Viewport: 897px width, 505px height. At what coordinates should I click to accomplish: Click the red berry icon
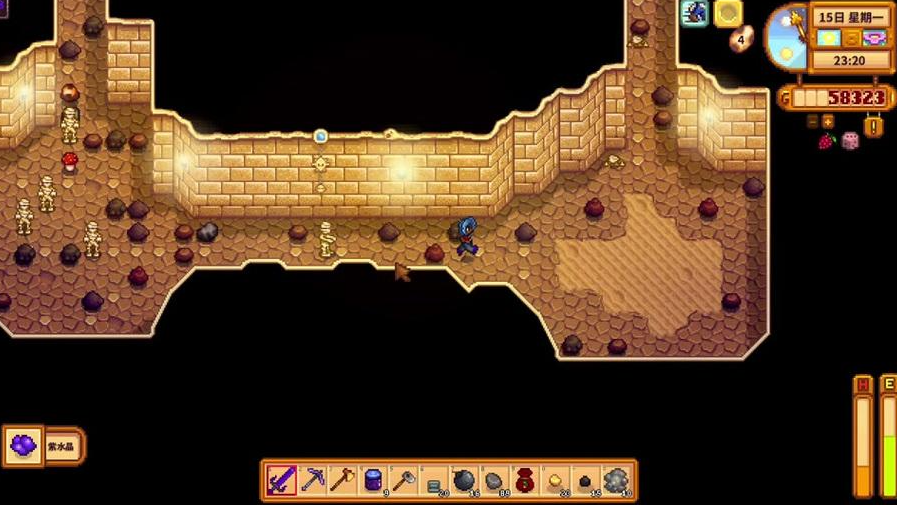click(x=826, y=141)
